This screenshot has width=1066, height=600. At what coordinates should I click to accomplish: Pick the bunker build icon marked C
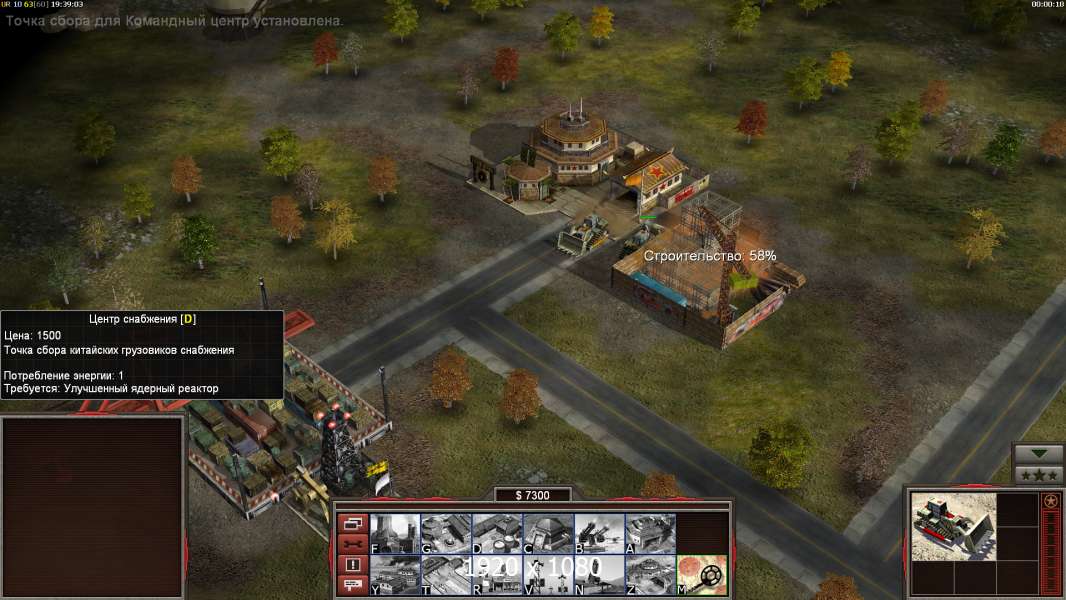pos(548,533)
